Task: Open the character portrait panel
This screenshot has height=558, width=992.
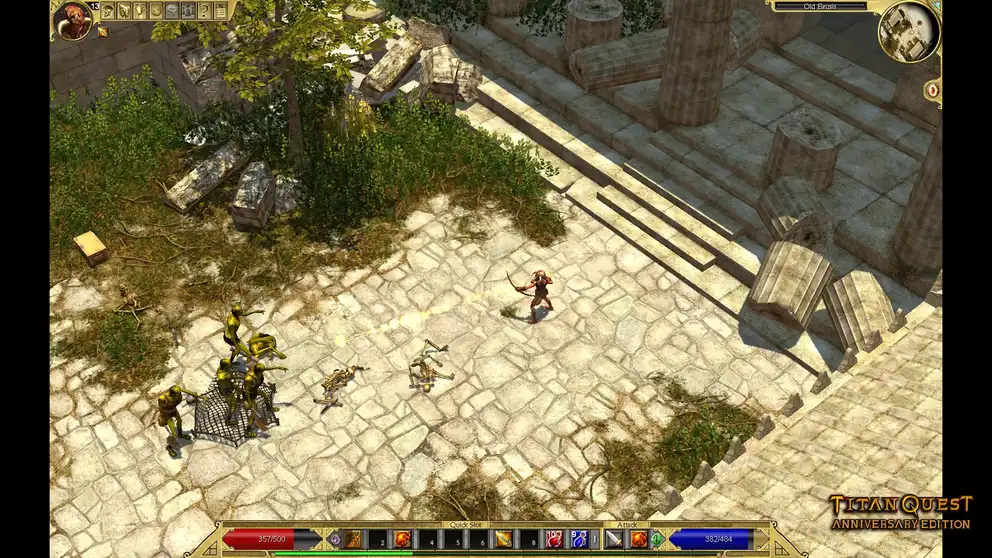Action: tap(72, 20)
